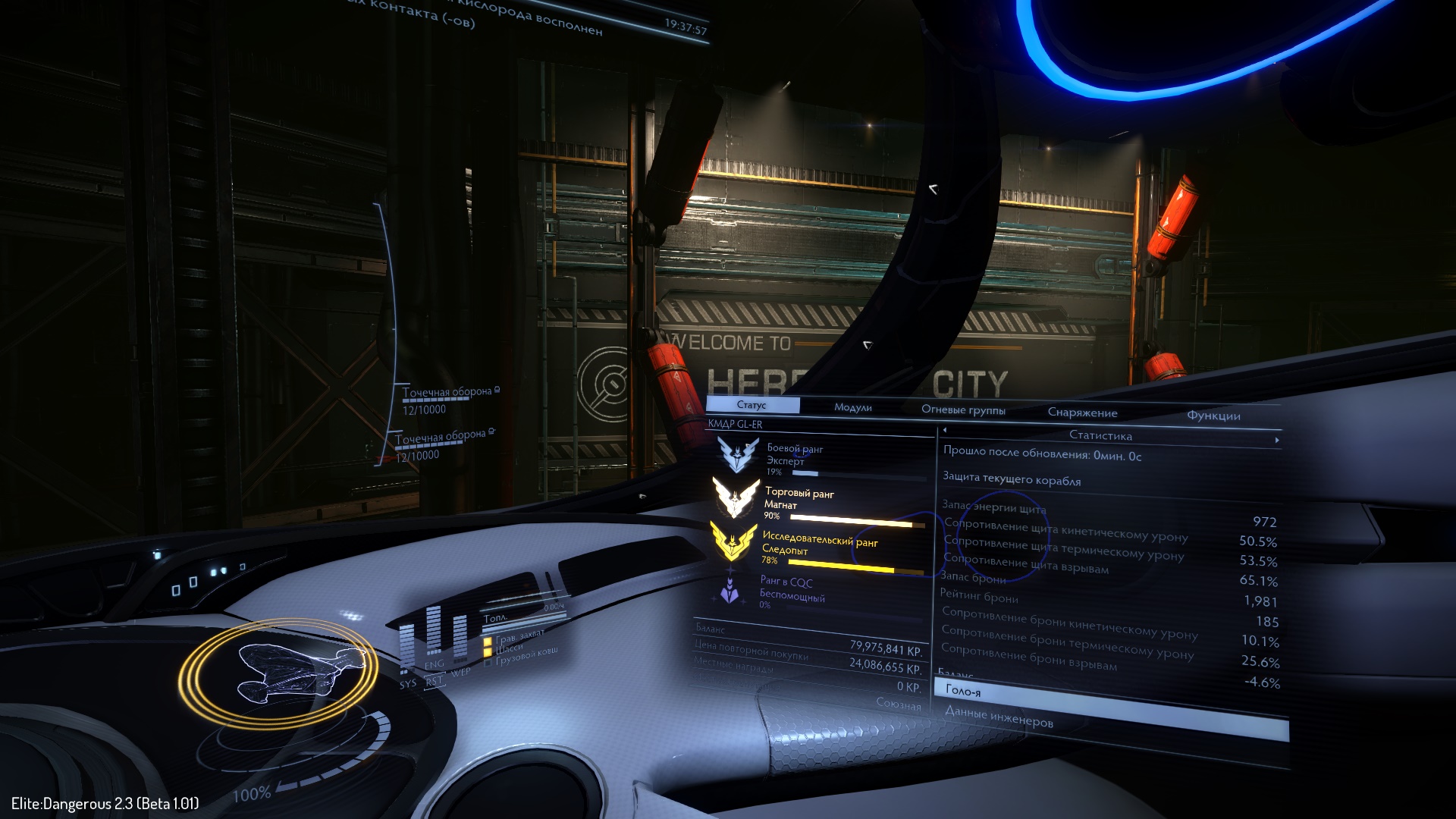Select the Боевой ранг row
Viewport: 1456px width, 819px height.
click(819, 459)
